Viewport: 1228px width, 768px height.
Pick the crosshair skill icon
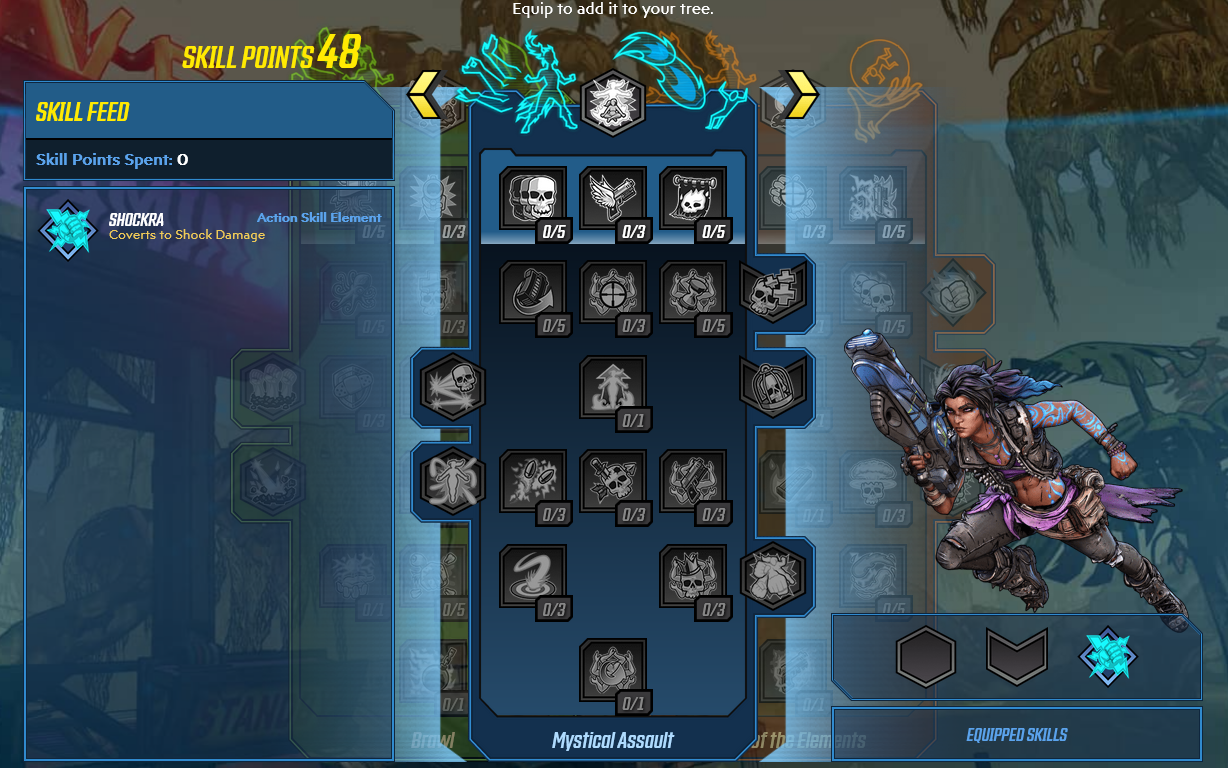[x=613, y=293]
